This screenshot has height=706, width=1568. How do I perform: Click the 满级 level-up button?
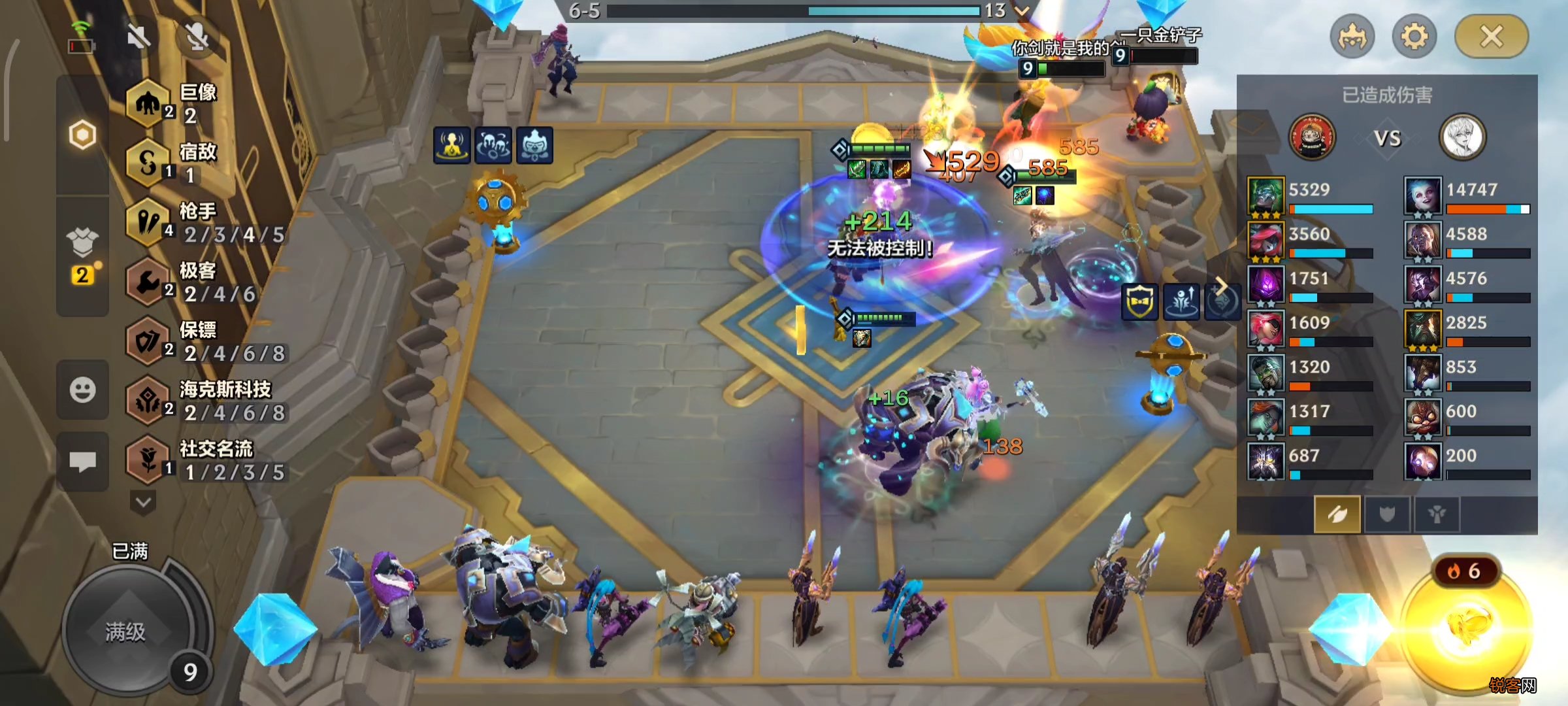[125, 631]
